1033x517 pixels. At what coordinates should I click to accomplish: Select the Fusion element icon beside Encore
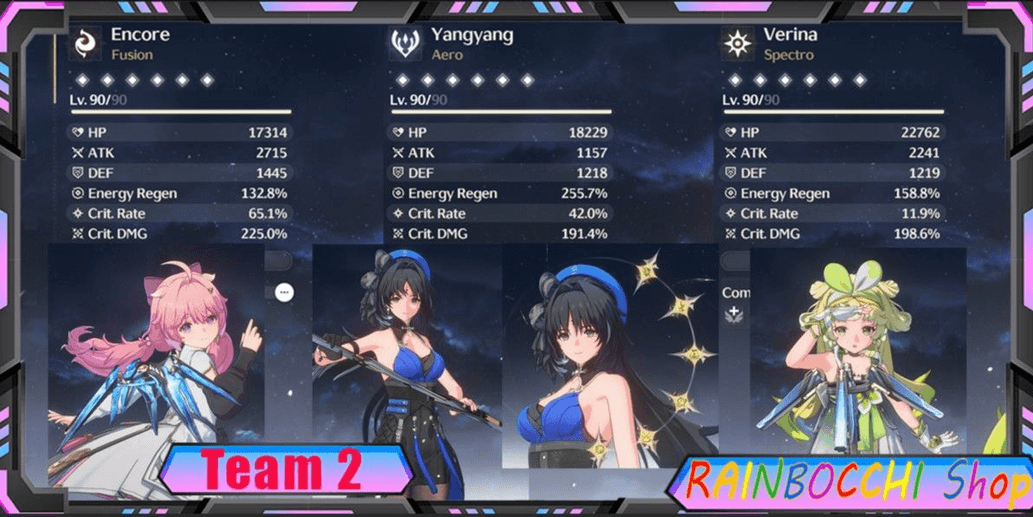click(x=87, y=43)
